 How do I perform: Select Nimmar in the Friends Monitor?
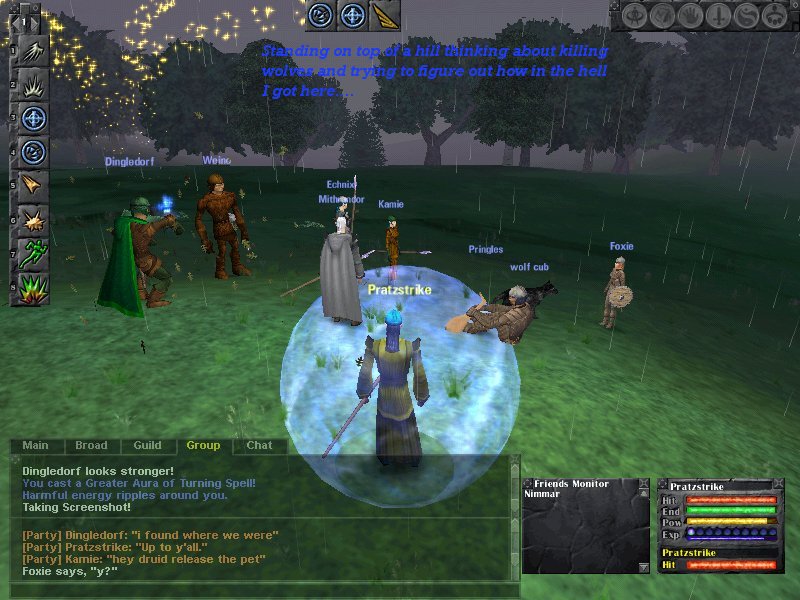[541, 494]
